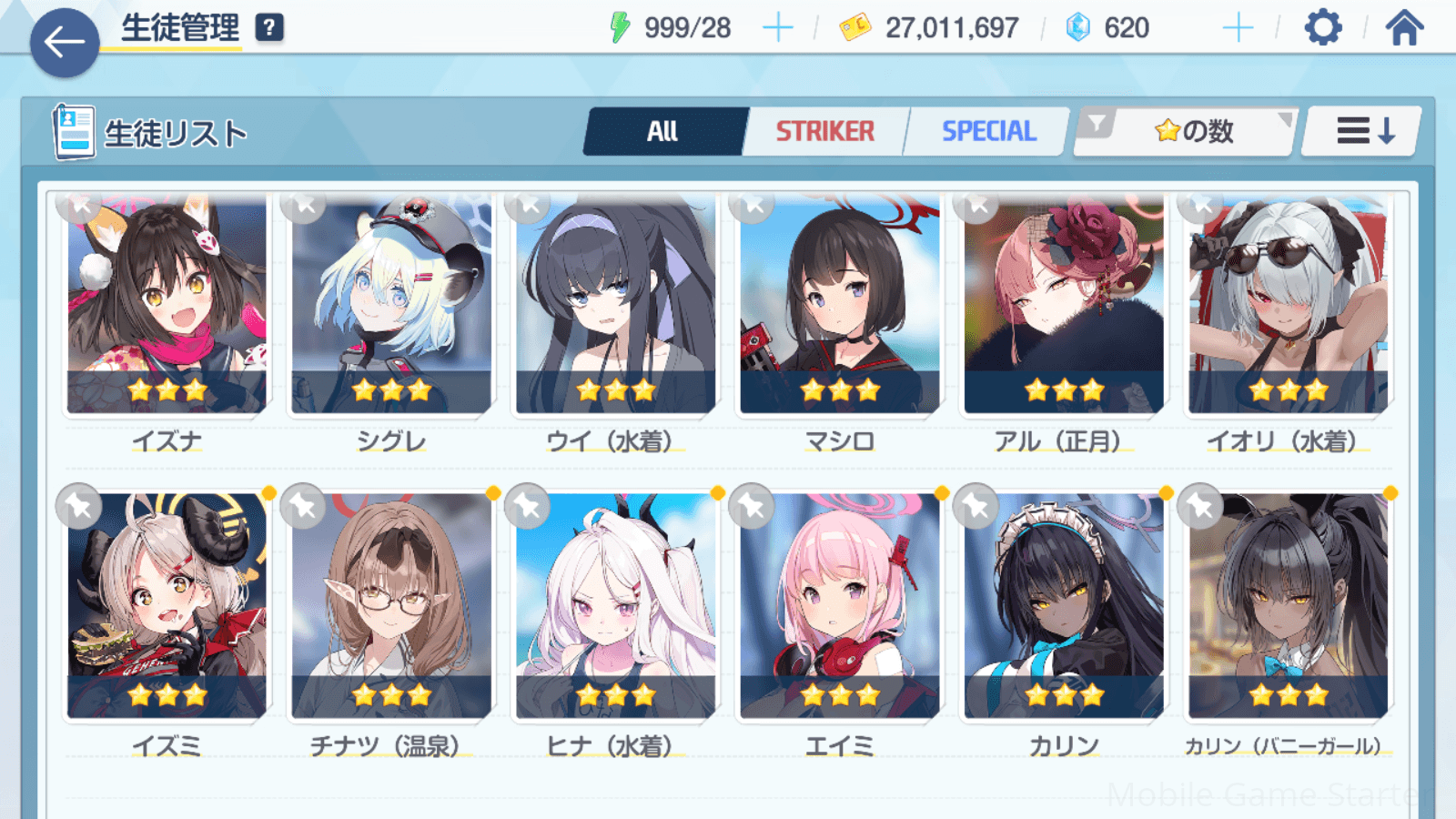Open student イズミ
Image resolution: width=1456 pixels, height=819 pixels.
[x=167, y=605]
